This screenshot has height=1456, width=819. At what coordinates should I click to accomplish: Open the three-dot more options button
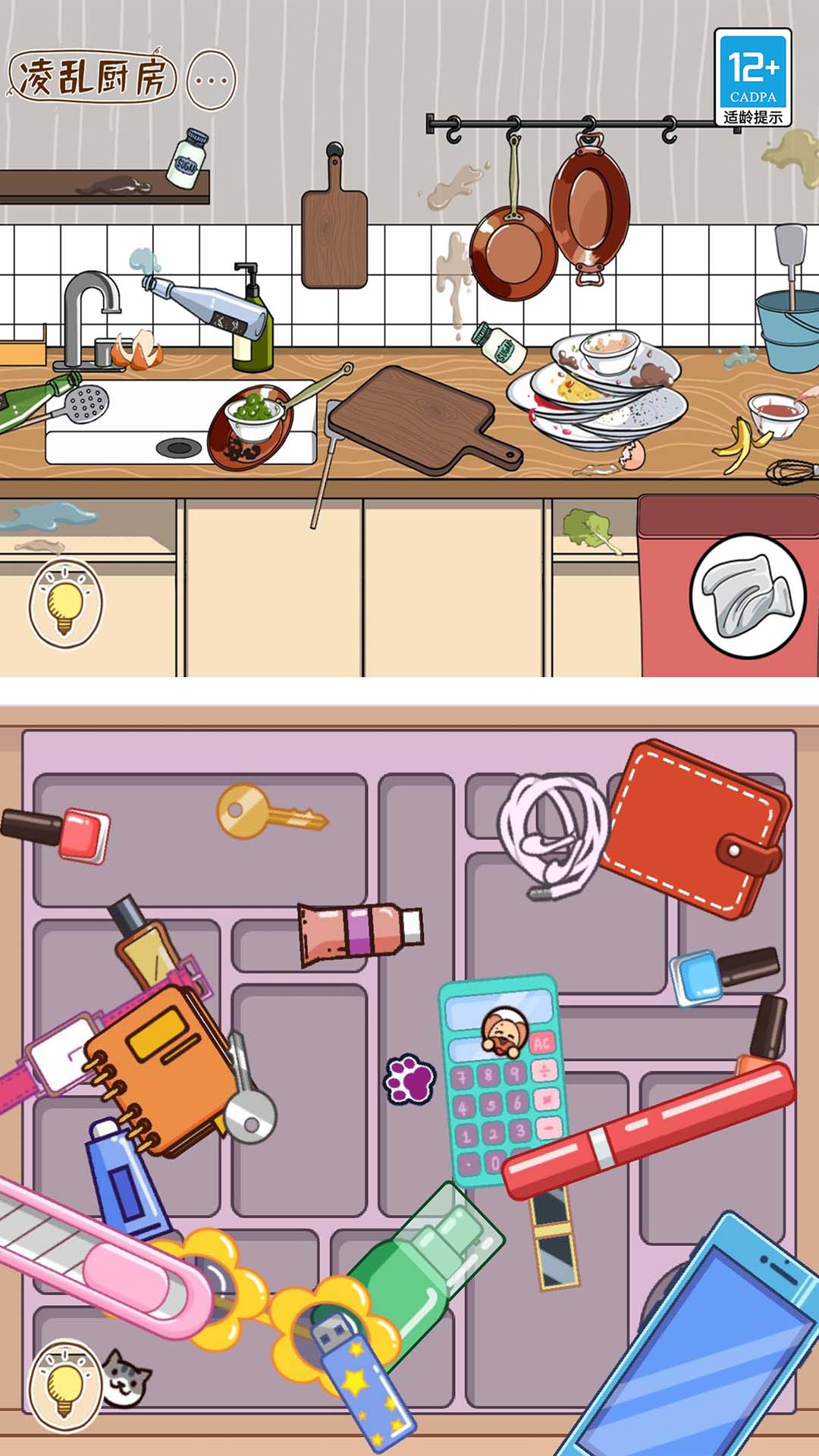[x=211, y=80]
